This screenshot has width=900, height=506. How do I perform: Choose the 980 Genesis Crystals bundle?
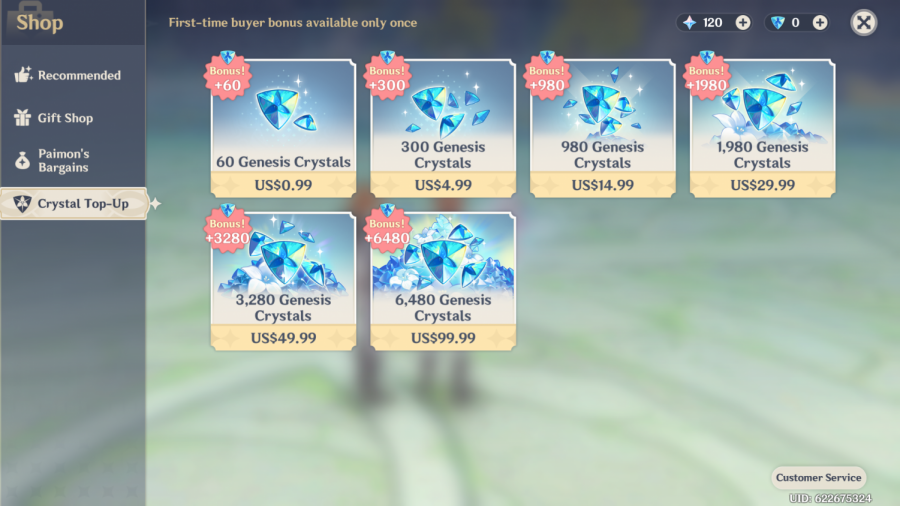(603, 127)
